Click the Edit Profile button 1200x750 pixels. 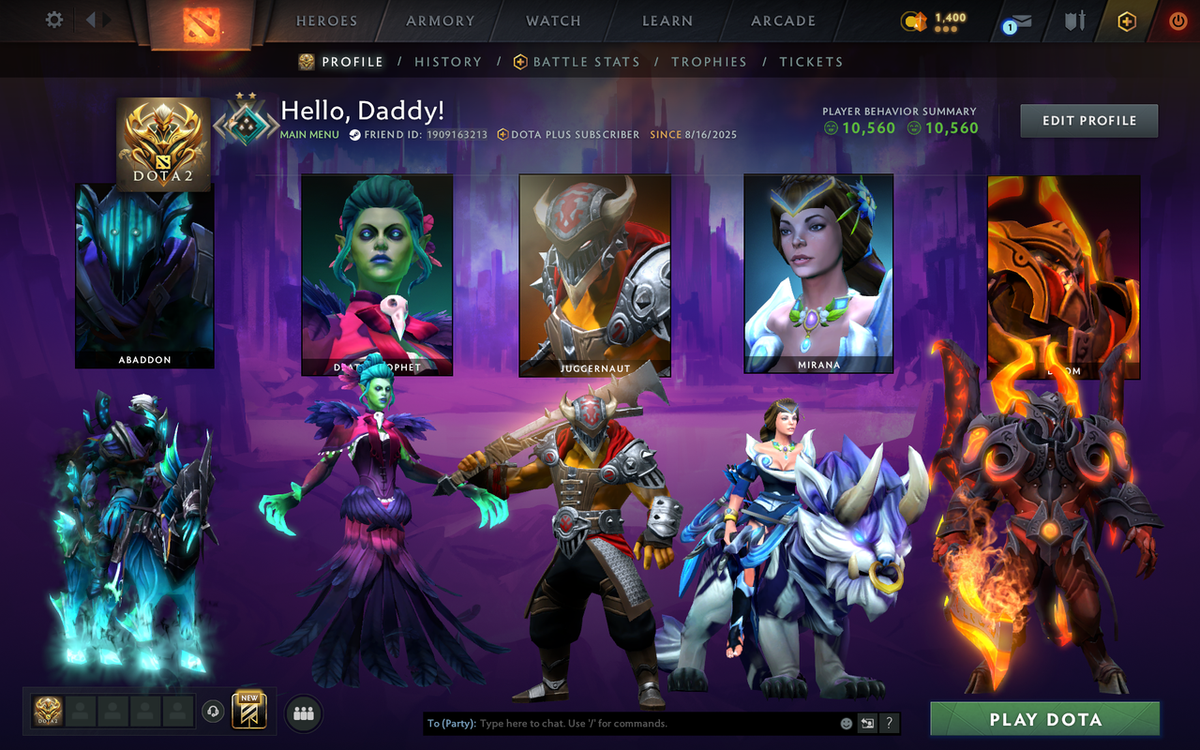pos(1089,121)
